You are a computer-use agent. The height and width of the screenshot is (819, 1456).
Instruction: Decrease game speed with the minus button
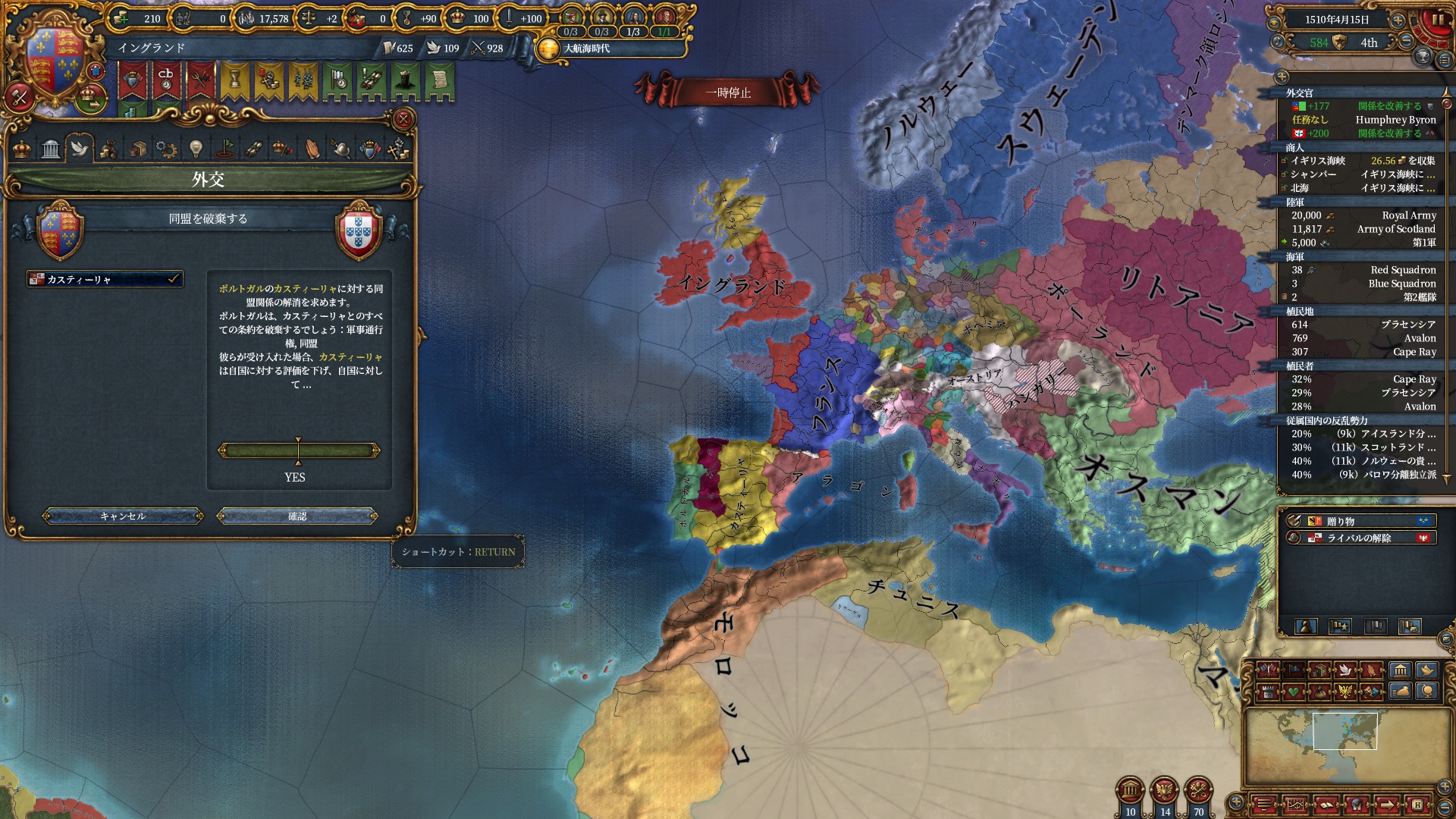(x=1405, y=42)
